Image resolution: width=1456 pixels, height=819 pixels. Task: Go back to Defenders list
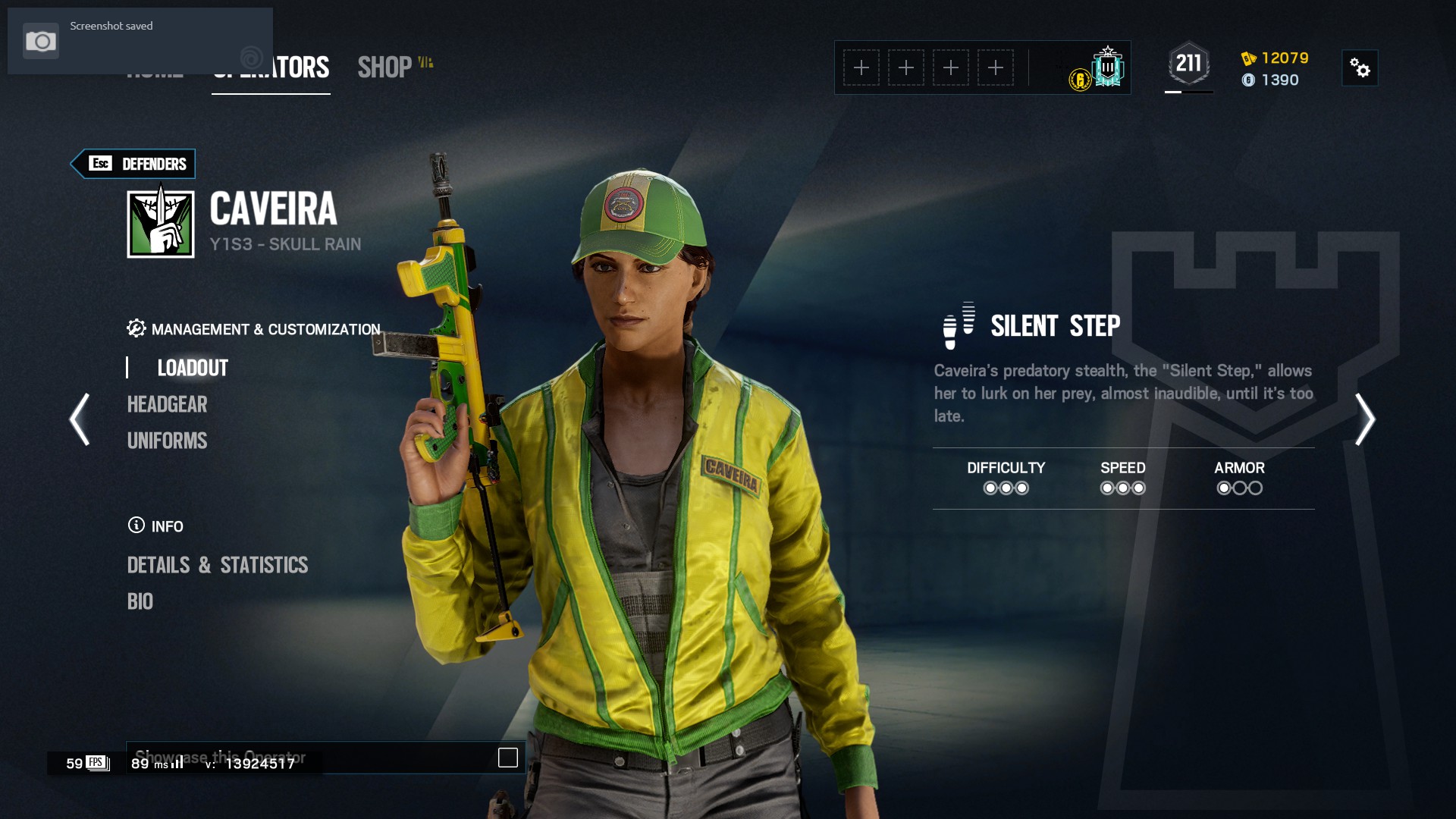pyautogui.click(x=133, y=164)
